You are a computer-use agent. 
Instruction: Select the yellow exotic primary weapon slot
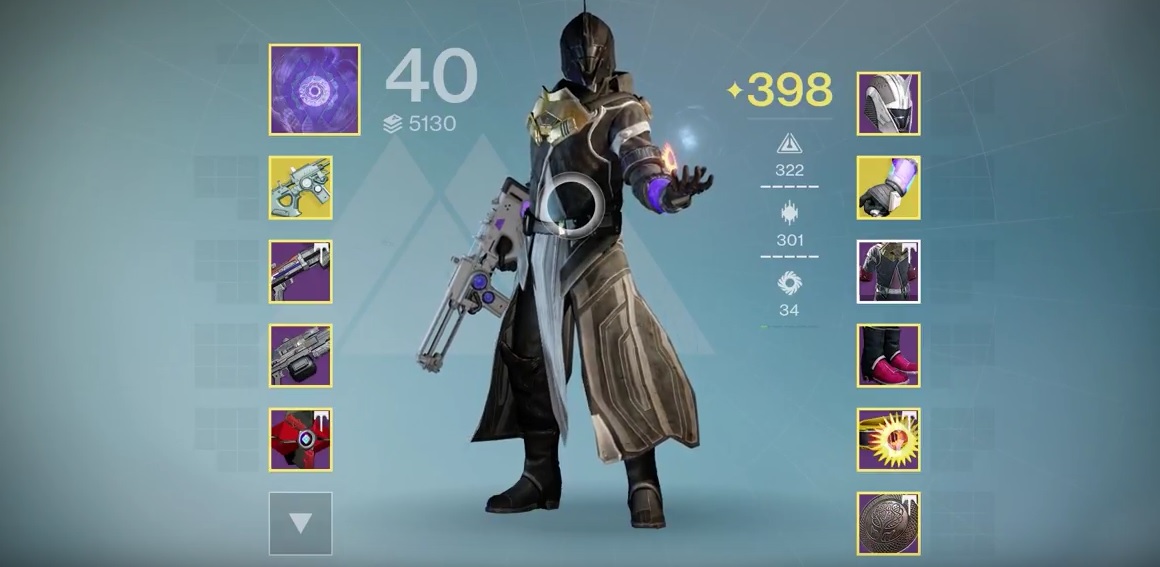pos(300,187)
